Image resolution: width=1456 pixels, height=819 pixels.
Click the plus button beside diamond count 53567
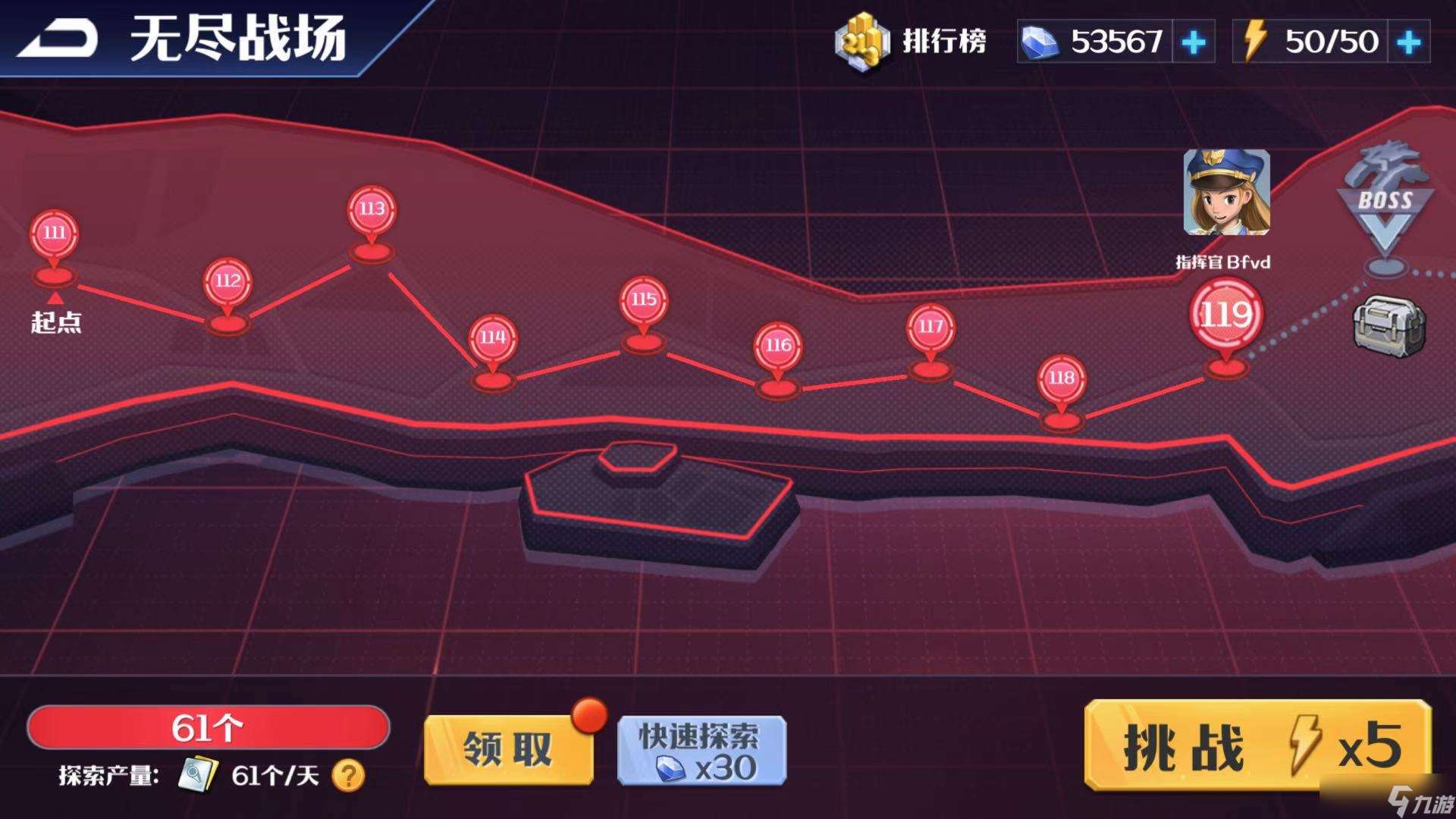click(x=1194, y=42)
